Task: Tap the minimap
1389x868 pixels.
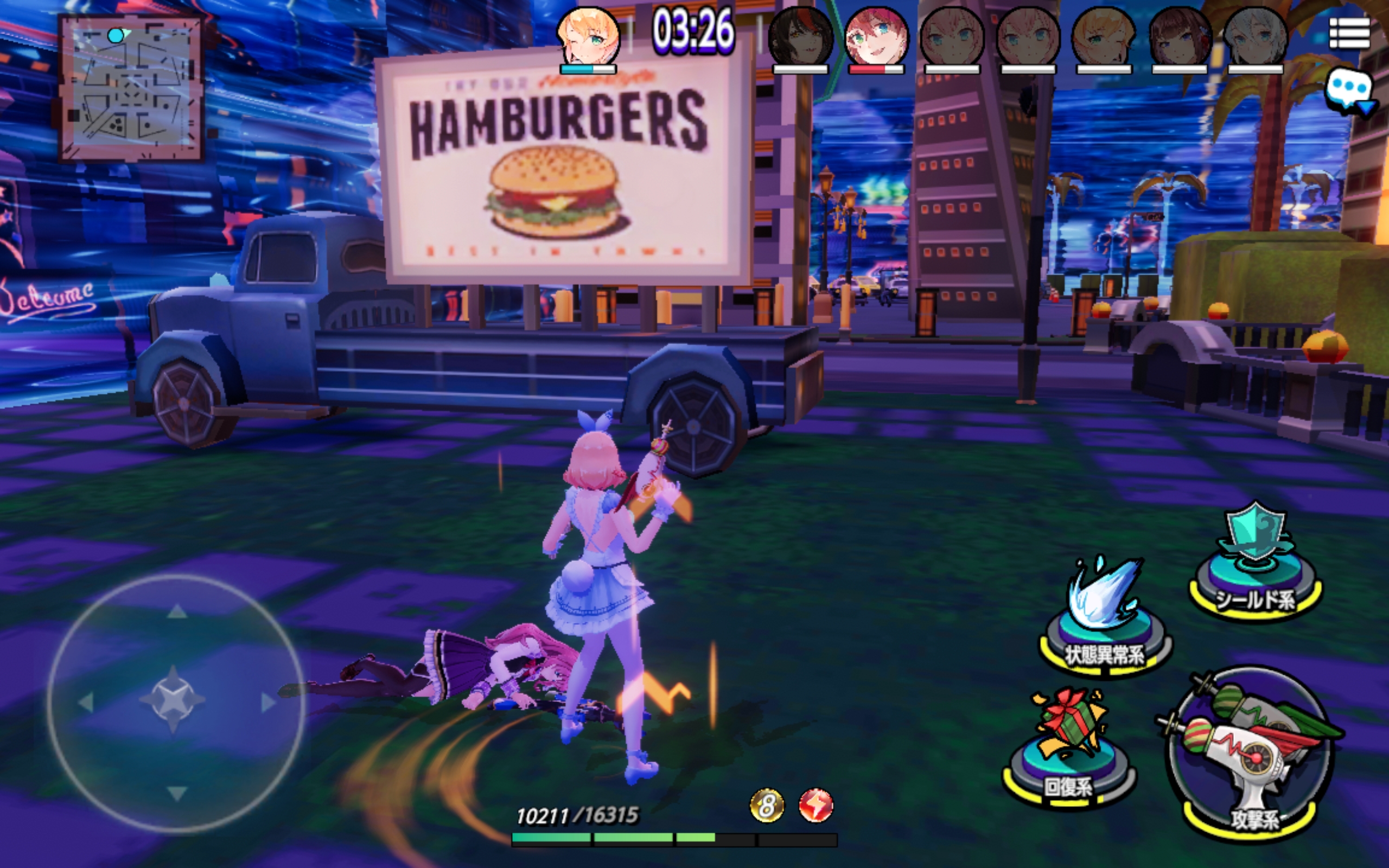Action: pos(131,88)
